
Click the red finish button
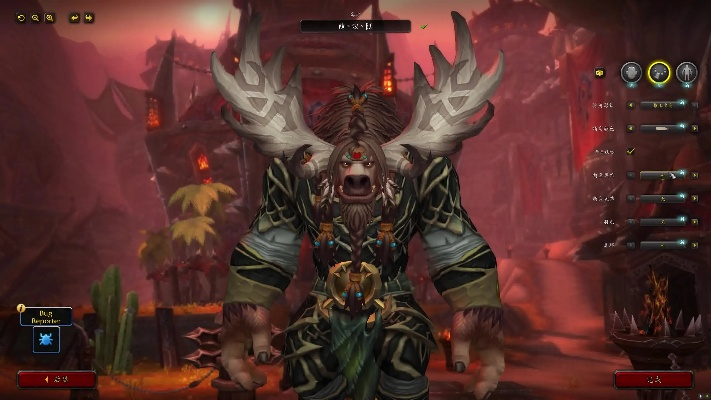click(653, 380)
